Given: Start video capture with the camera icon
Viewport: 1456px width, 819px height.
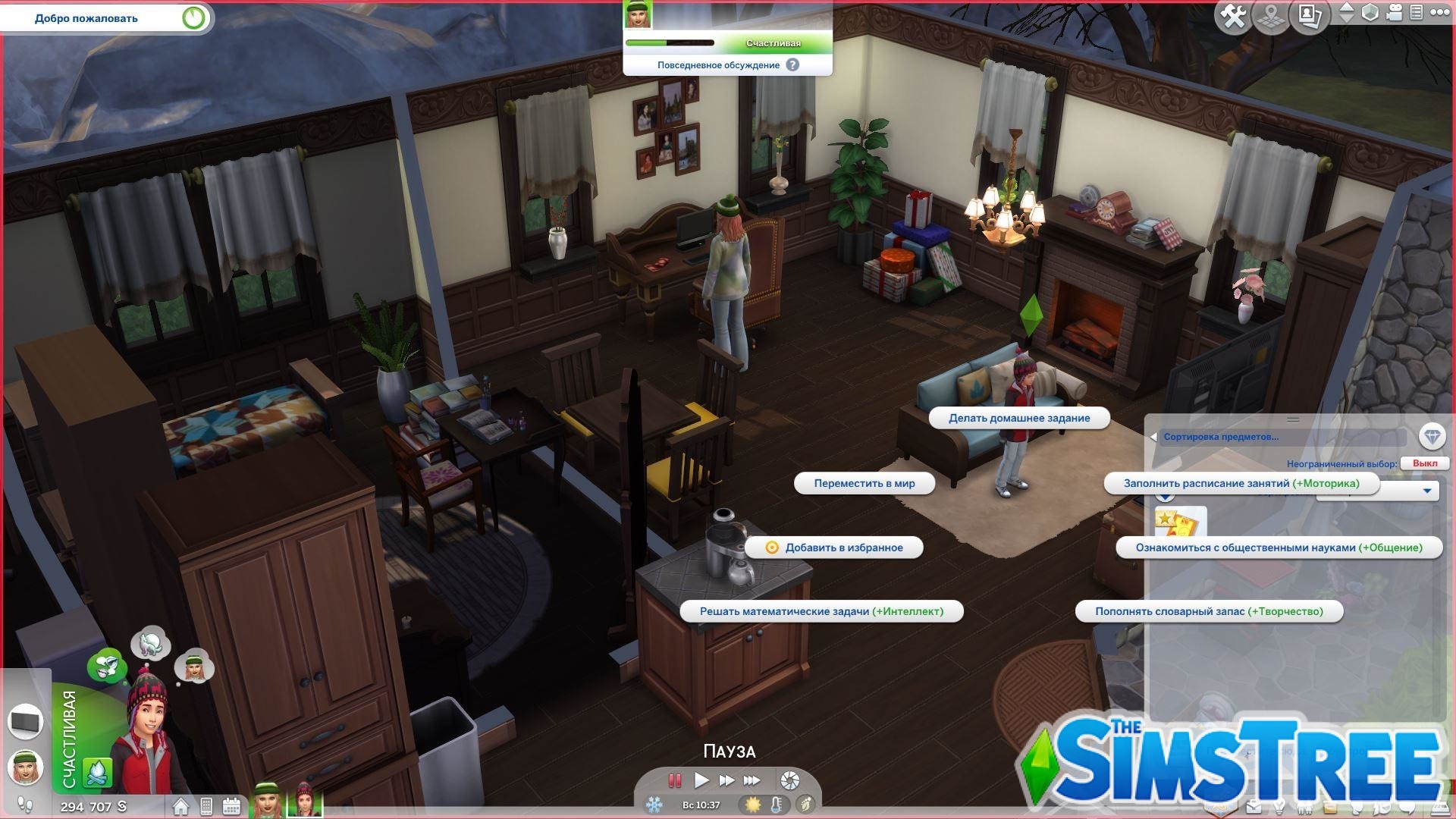Looking at the screenshot, I should (x=1392, y=12).
